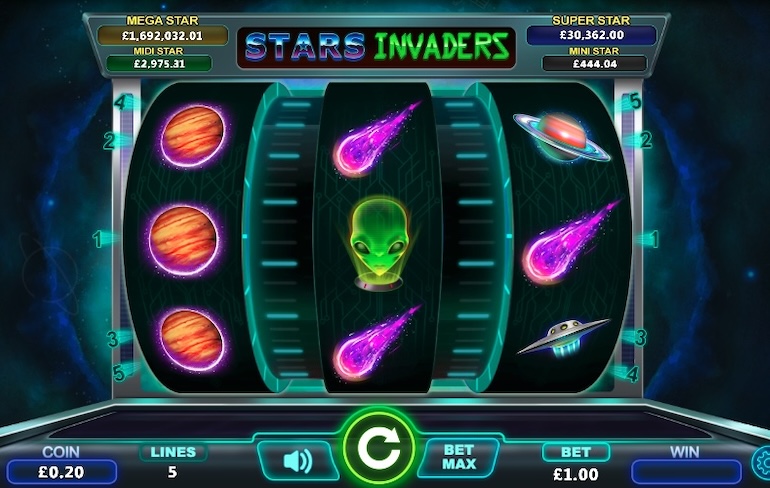Activate the Bet Max button
This screenshot has width=770, height=488.
coord(457,458)
